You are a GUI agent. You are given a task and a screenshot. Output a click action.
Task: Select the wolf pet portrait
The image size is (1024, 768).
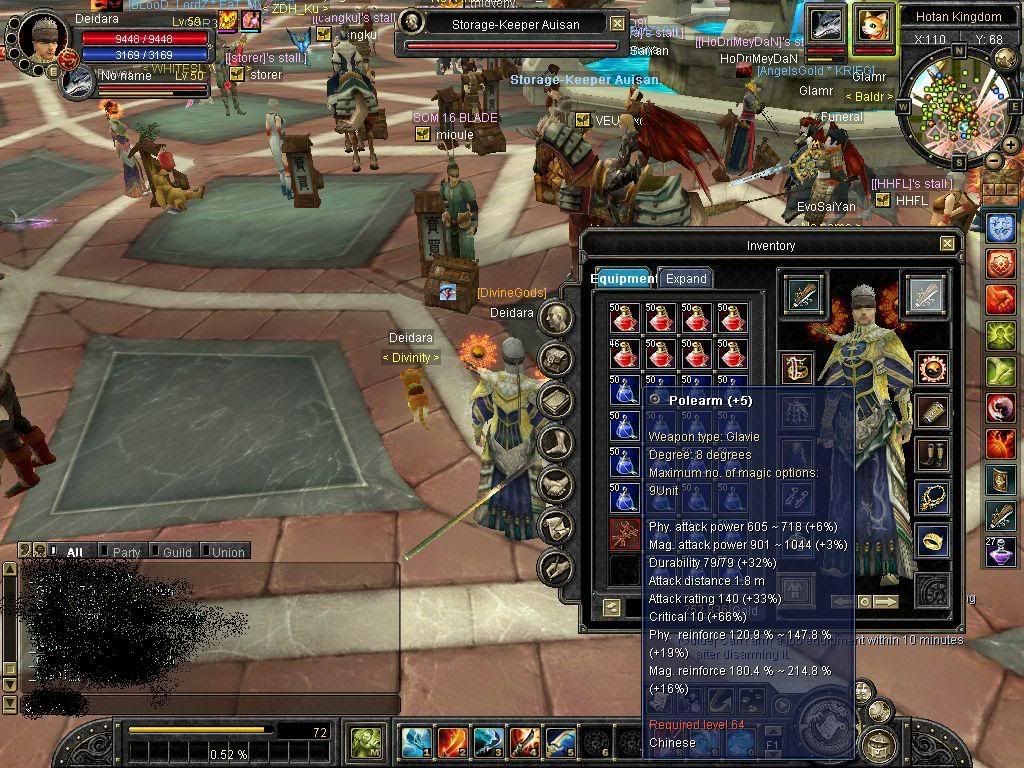827,24
